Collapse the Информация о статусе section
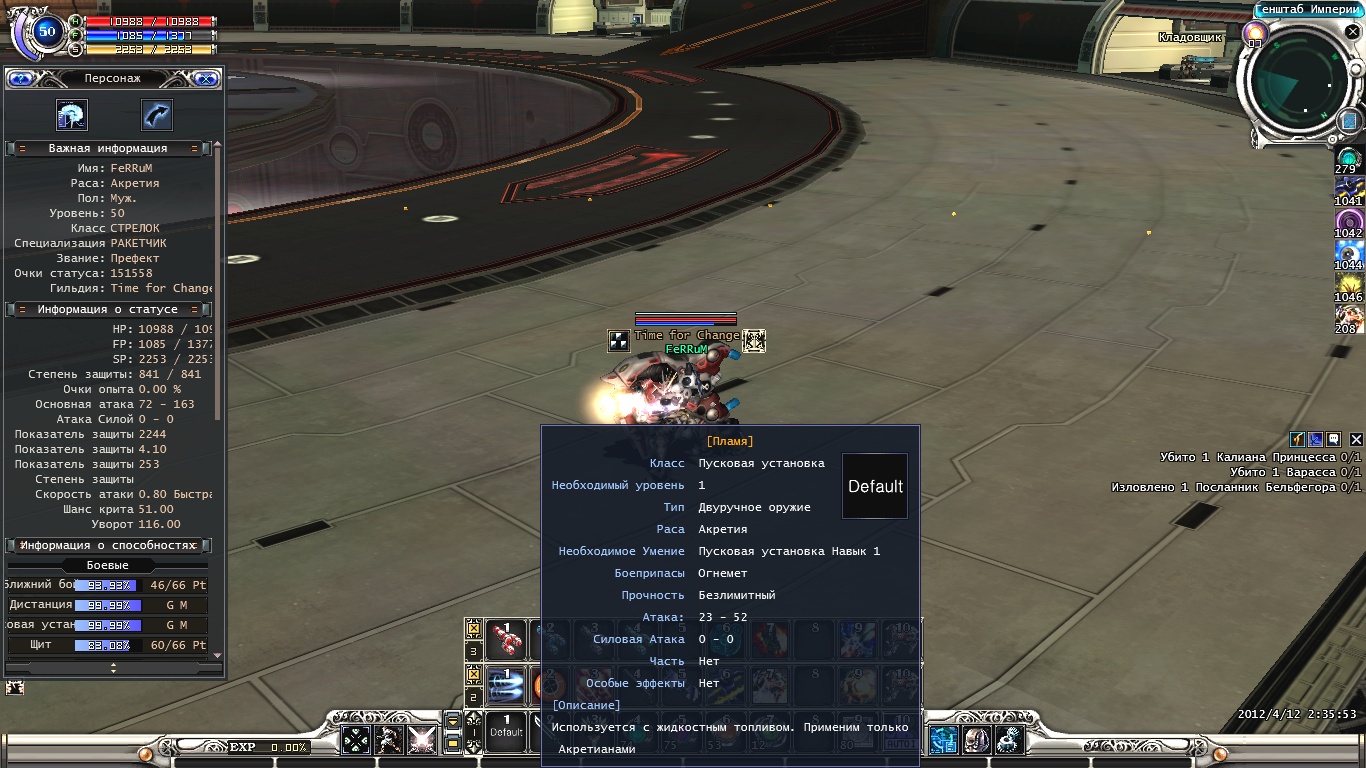Image resolution: width=1366 pixels, height=768 pixels. [22, 310]
